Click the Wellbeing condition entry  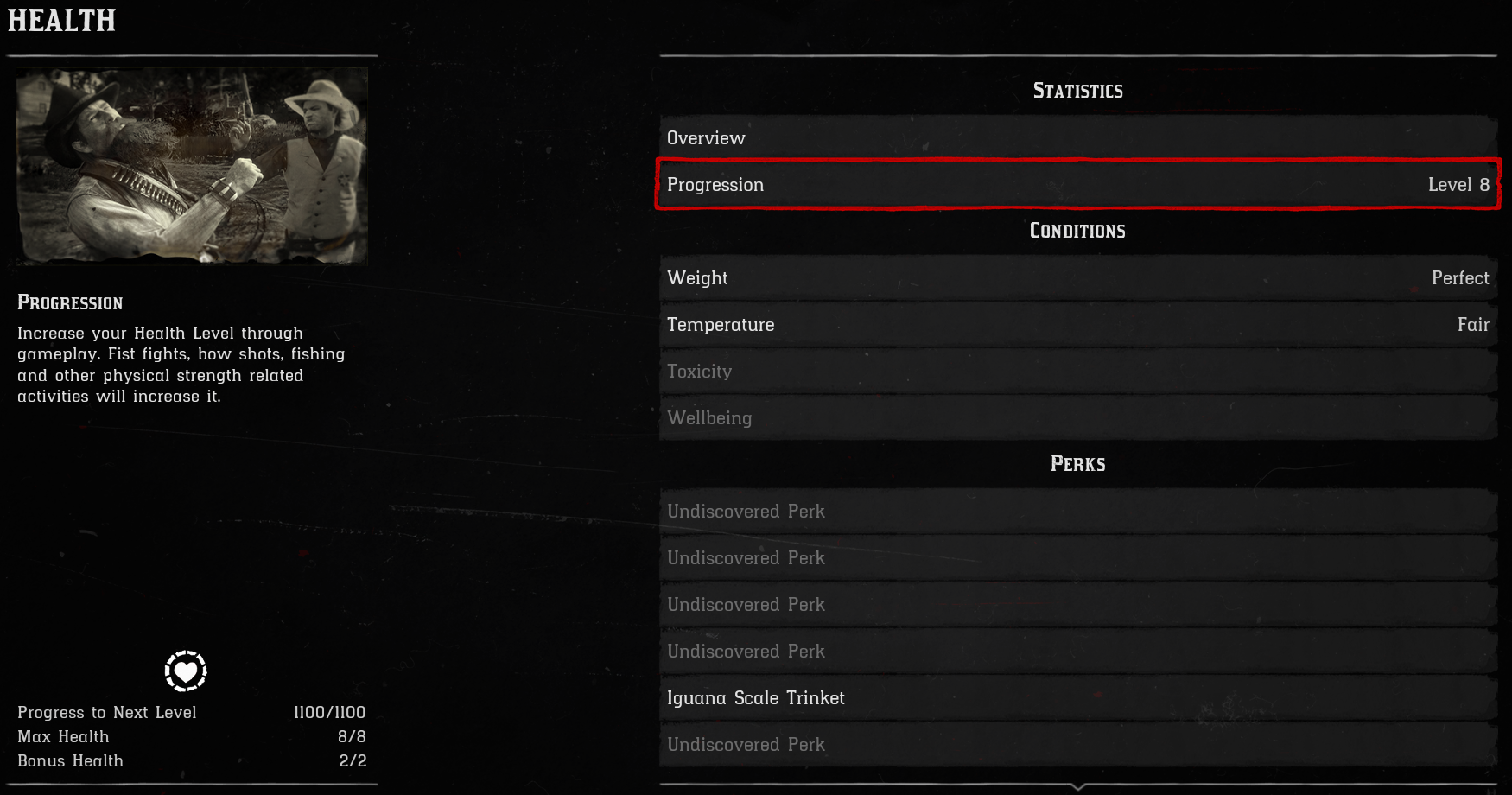[1078, 417]
